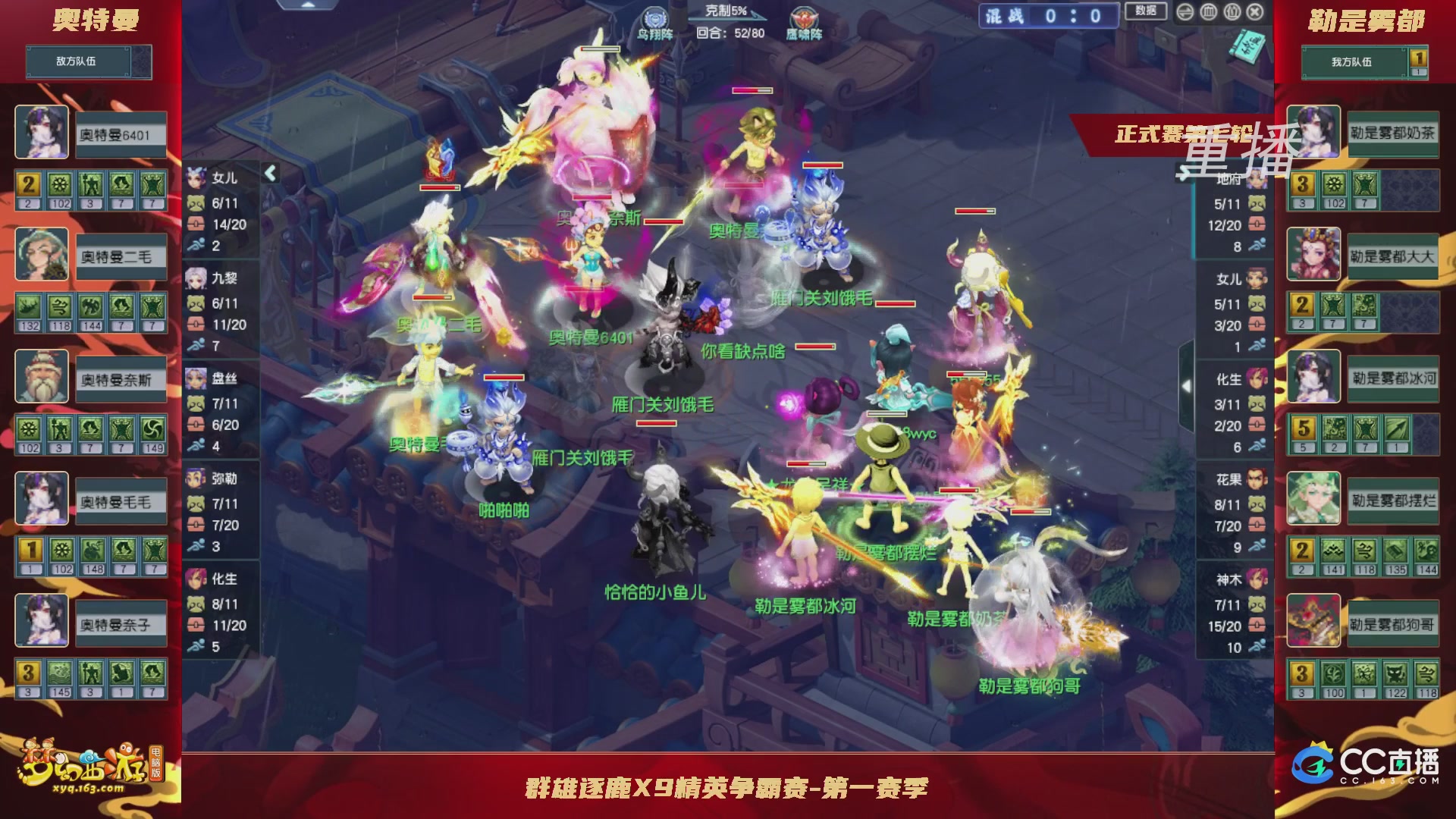Screen dimensions: 1456x819
Task: Collapse the left summon panel with its chevron
Action: (271, 173)
